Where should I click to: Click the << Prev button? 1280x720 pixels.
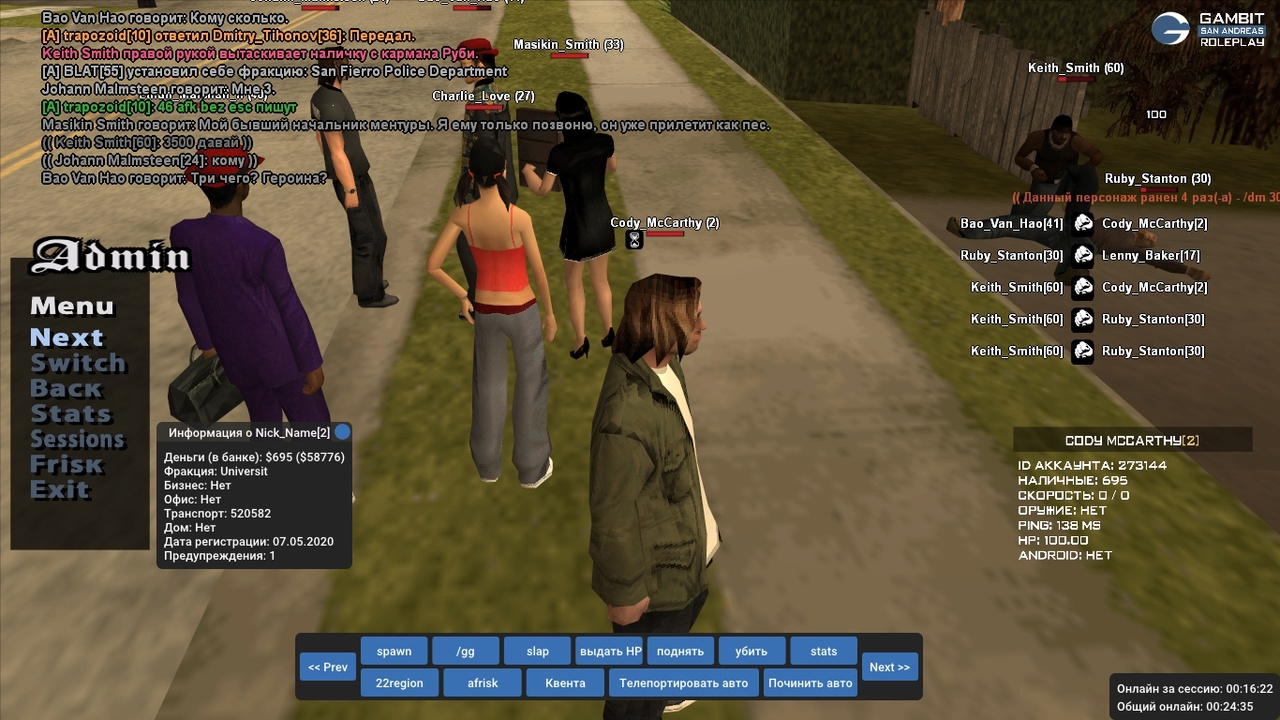click(328, 667)
